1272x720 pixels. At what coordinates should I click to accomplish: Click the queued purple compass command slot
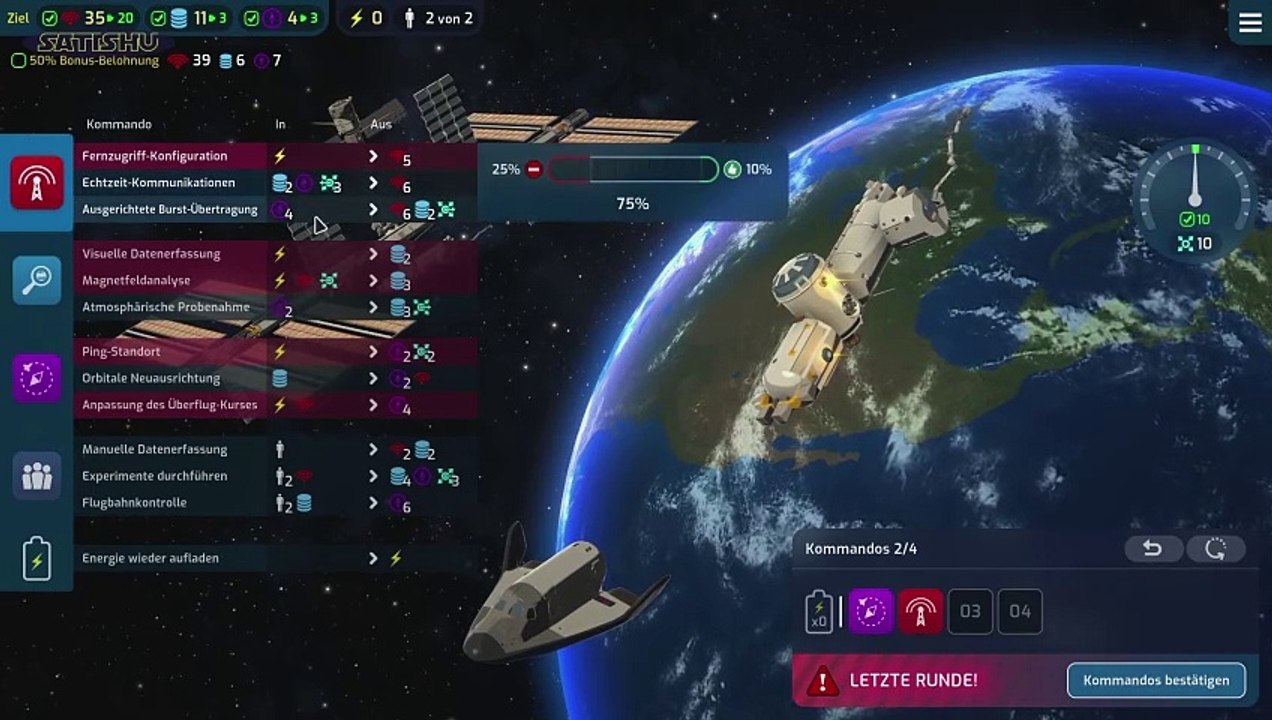pyautogui.click(x=871, y=611)
